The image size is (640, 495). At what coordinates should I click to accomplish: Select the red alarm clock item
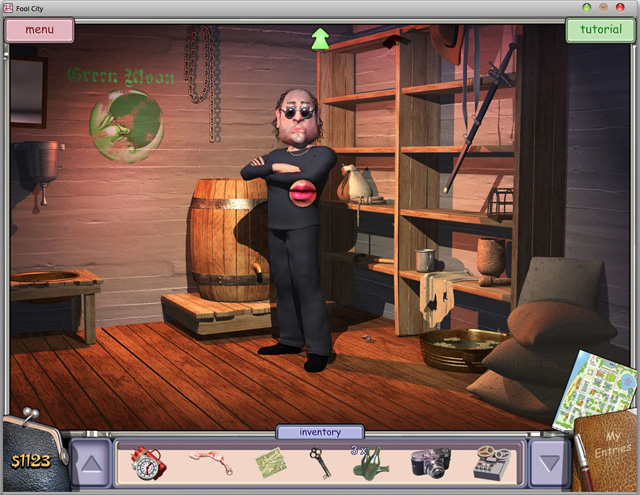point(148,462)
